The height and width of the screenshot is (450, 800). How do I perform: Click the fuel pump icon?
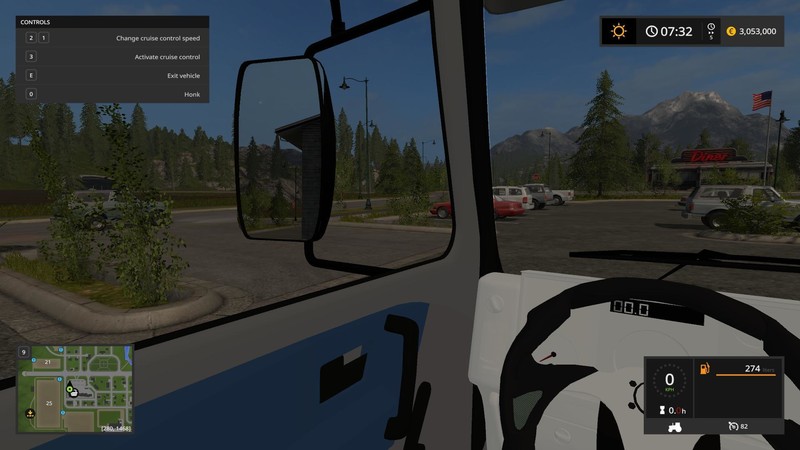[x=704, y=369]
